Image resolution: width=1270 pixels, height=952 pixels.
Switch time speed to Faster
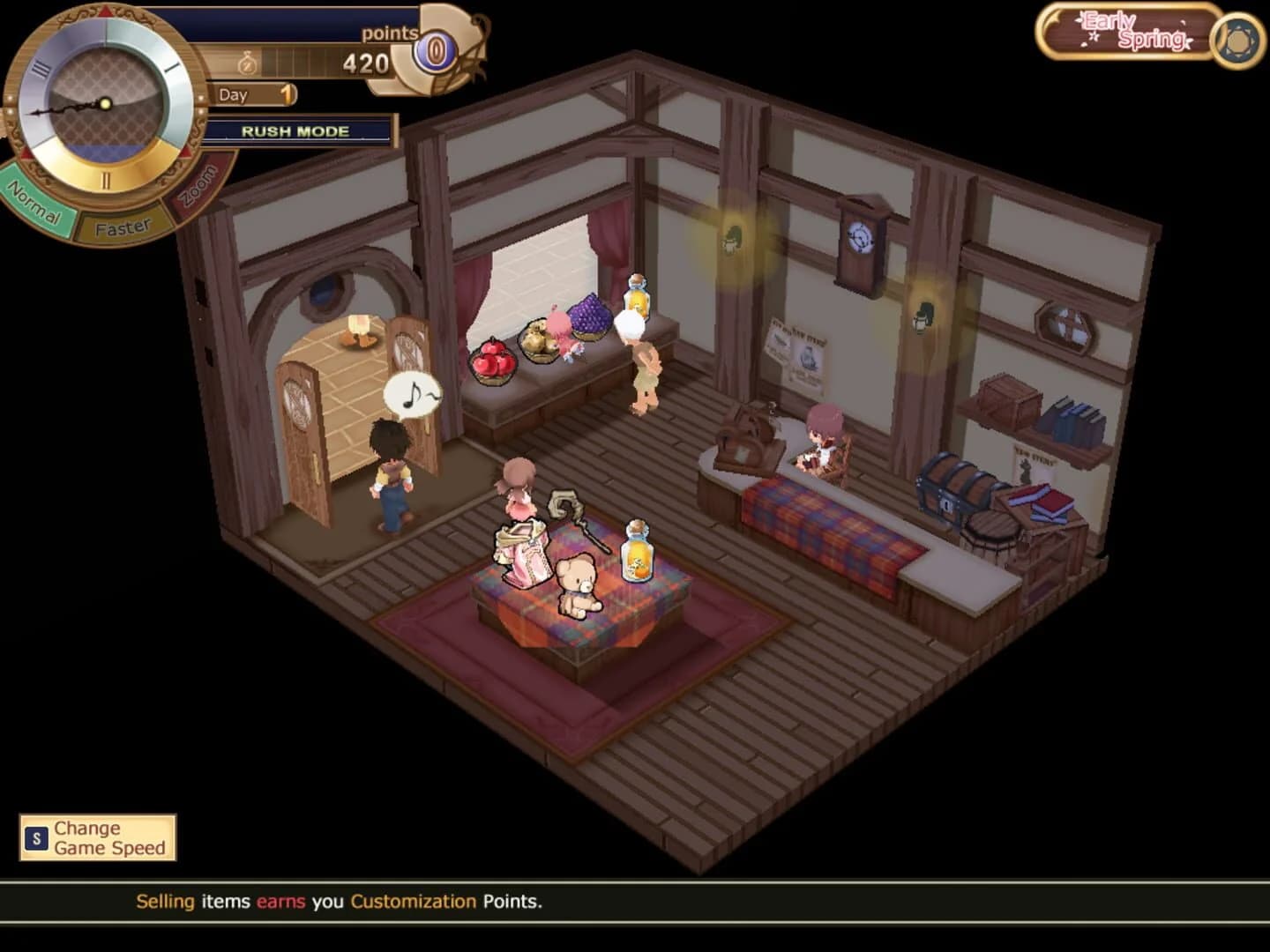[122, 225]
